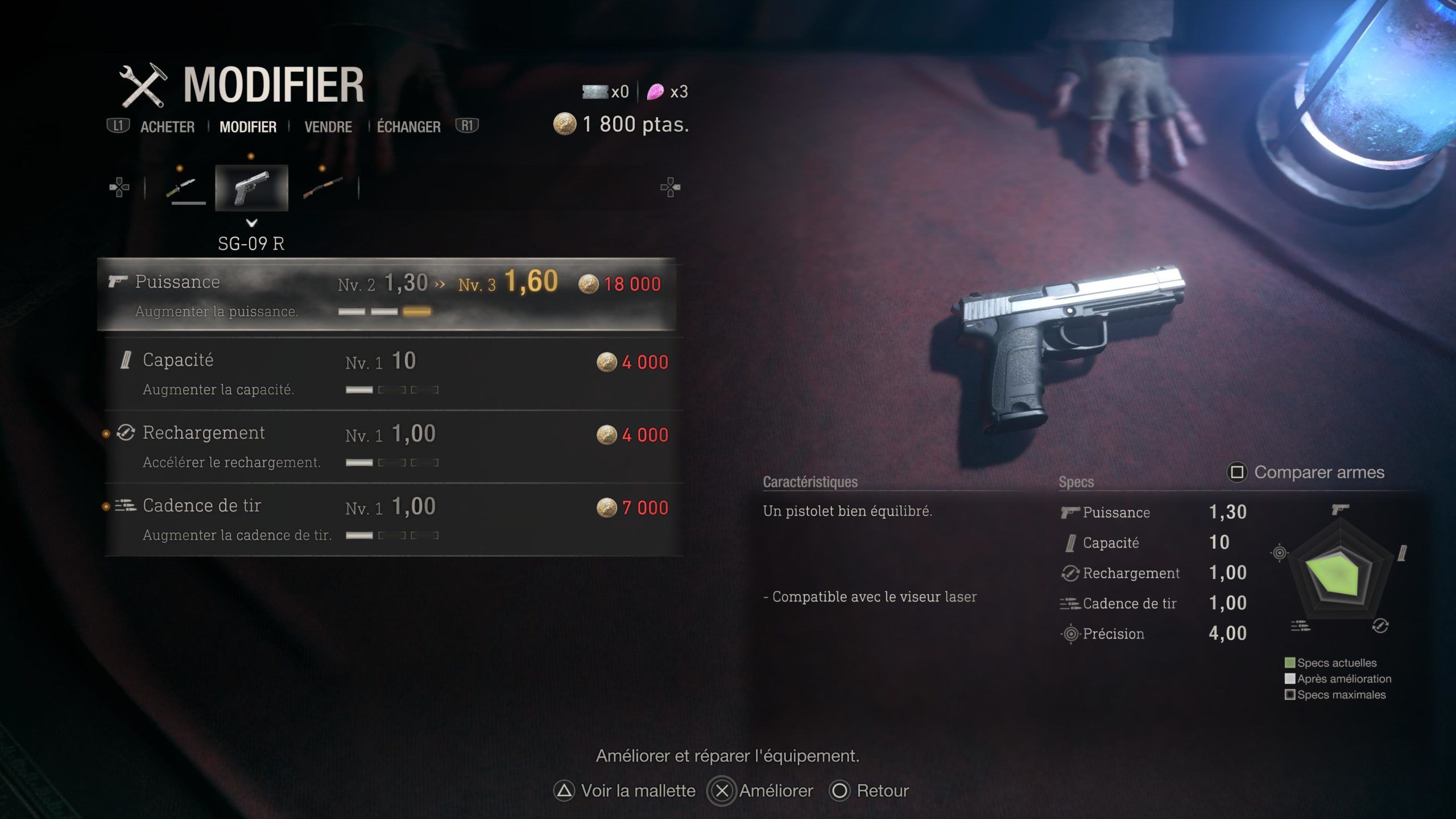Select the MODIFIER tab
The image size is (1456, 819).
248,127
